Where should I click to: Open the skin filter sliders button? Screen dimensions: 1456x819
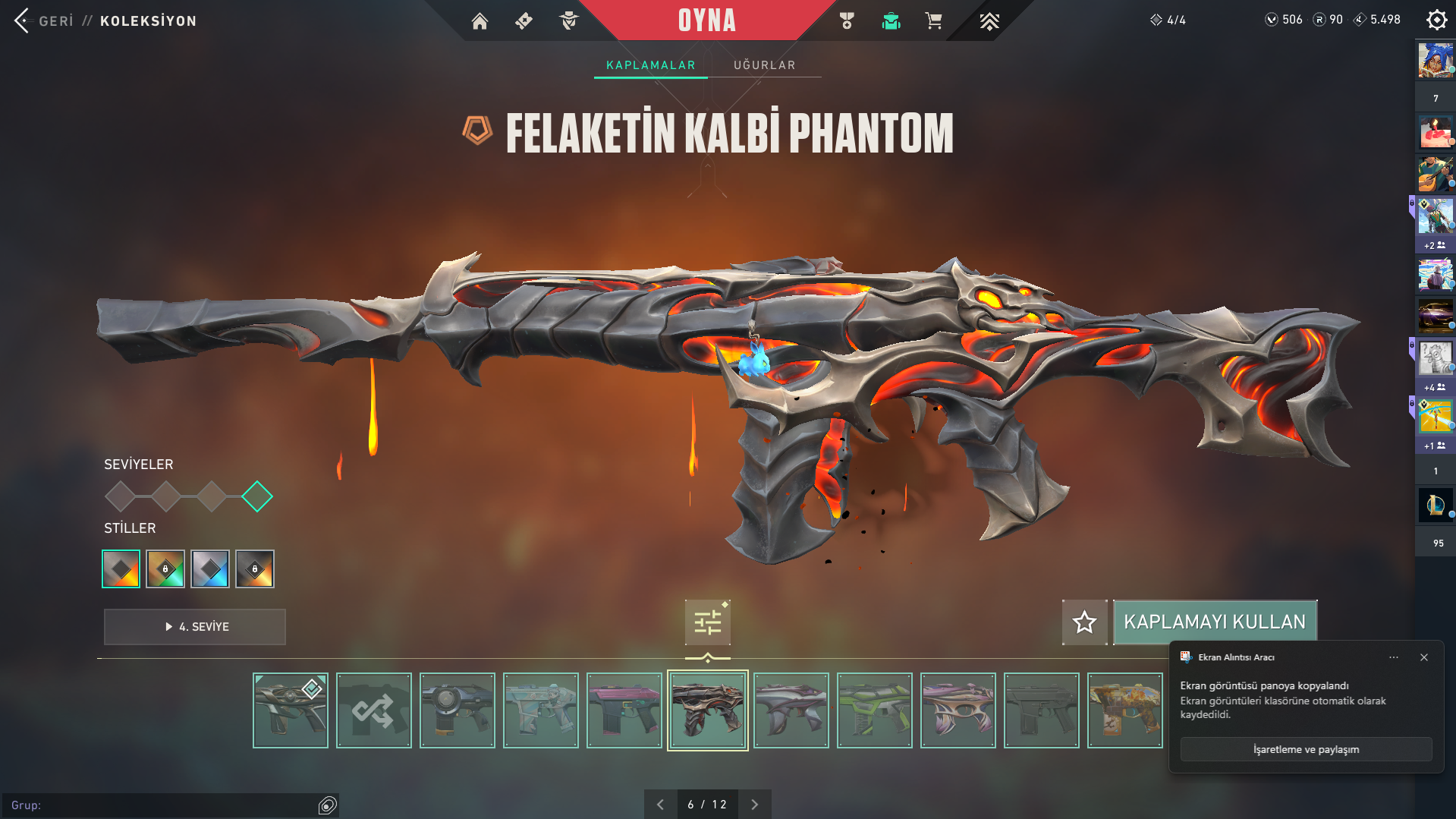tap(707, 622)
